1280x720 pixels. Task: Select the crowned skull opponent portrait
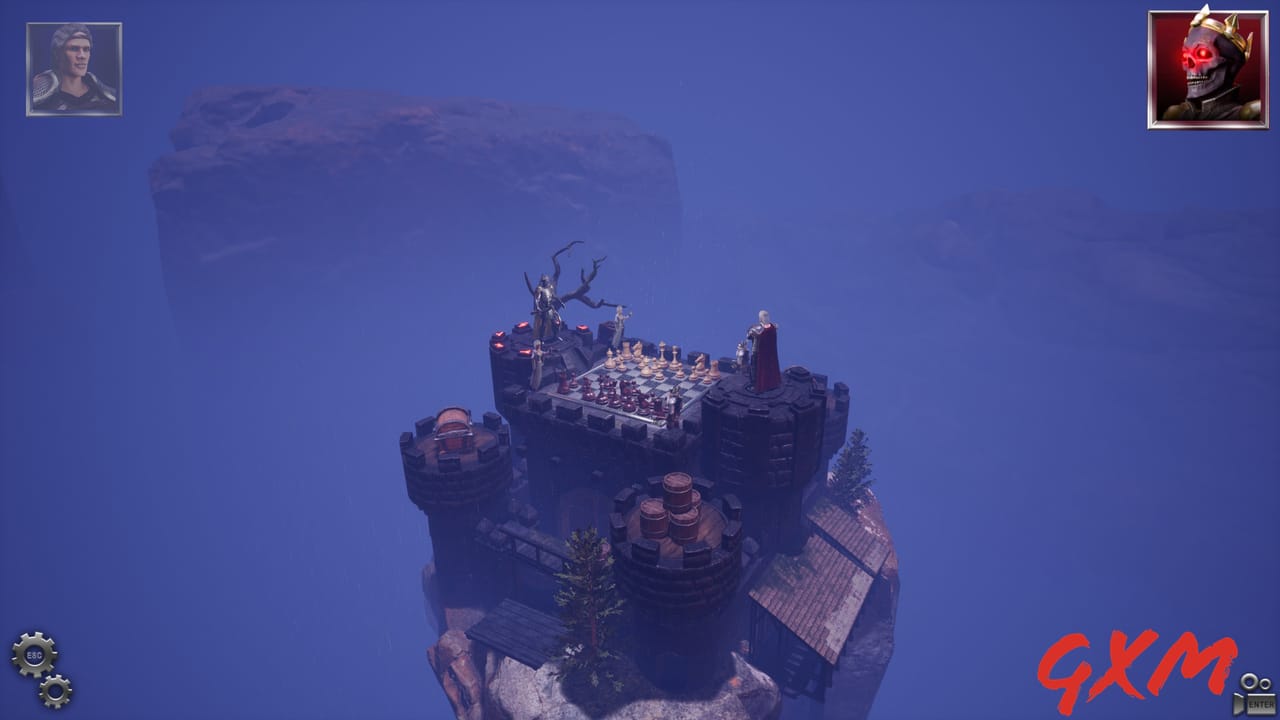pos(1205,68)
